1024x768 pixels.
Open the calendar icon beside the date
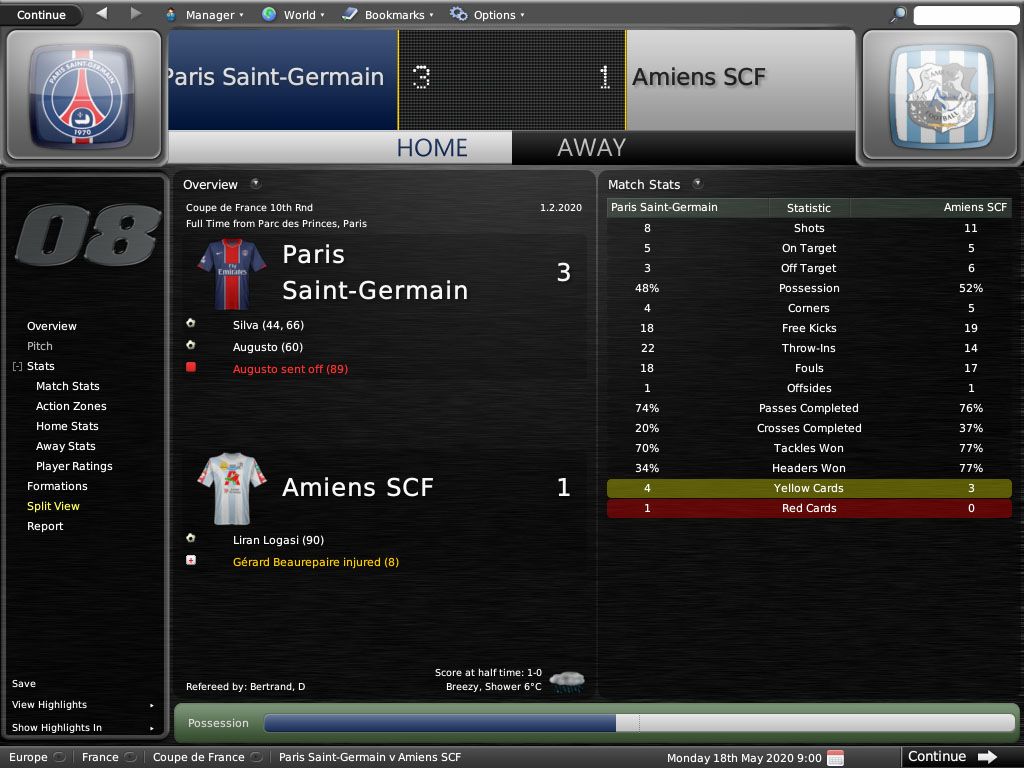pyautogui.click(x=836, y=757)
